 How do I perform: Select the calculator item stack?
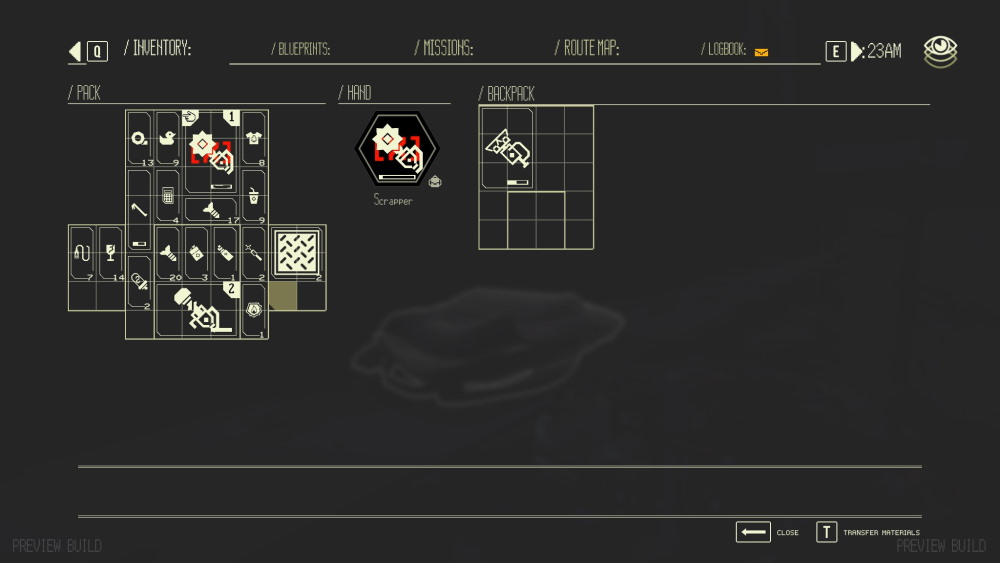[x=168, y=196]
